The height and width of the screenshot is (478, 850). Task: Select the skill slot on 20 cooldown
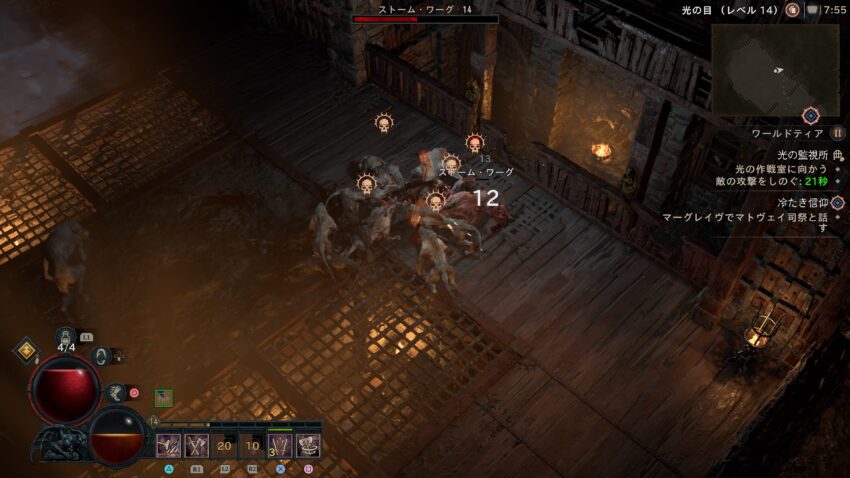[224, 446]
